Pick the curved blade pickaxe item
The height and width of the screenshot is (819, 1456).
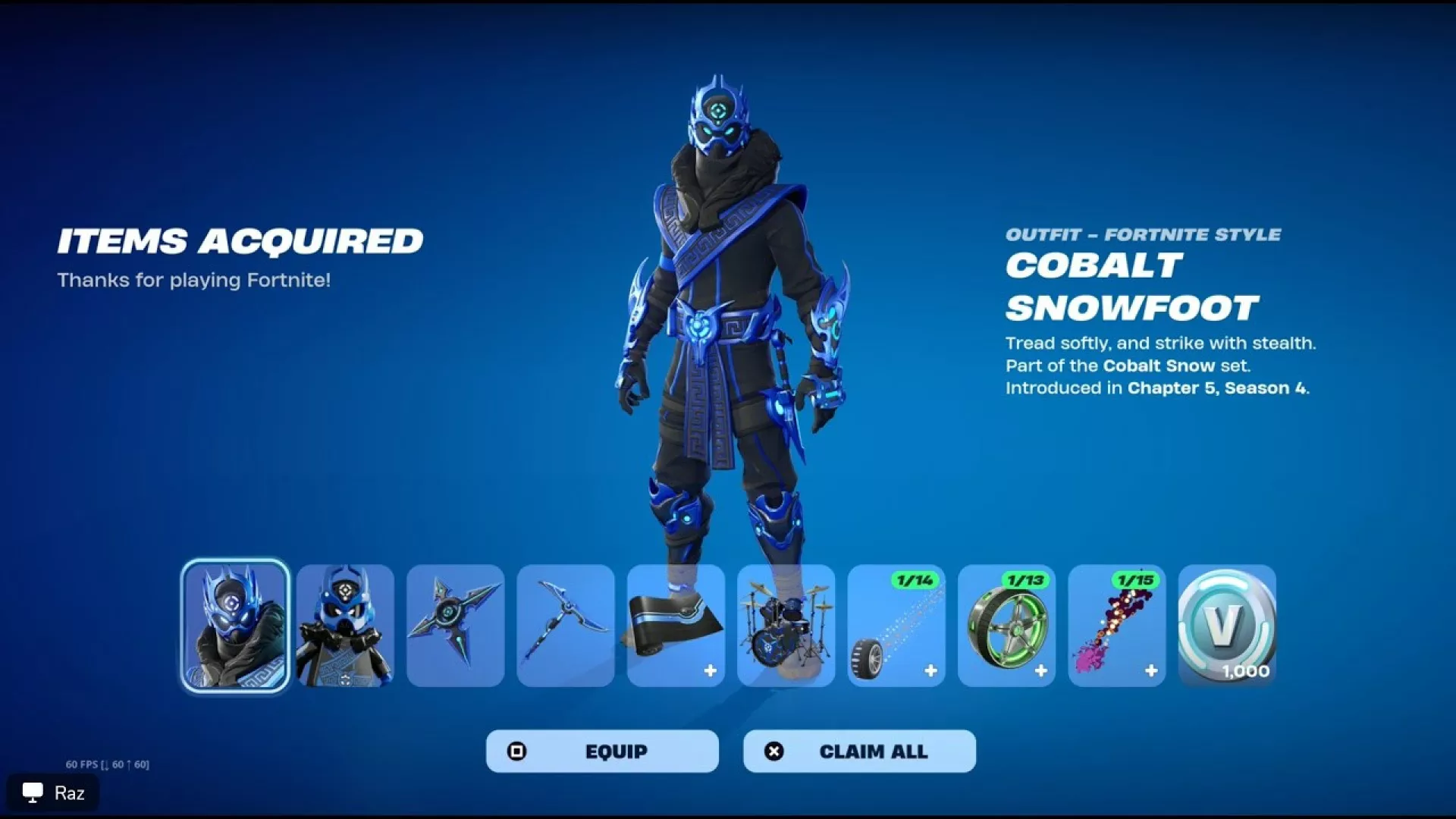(566, 626)
